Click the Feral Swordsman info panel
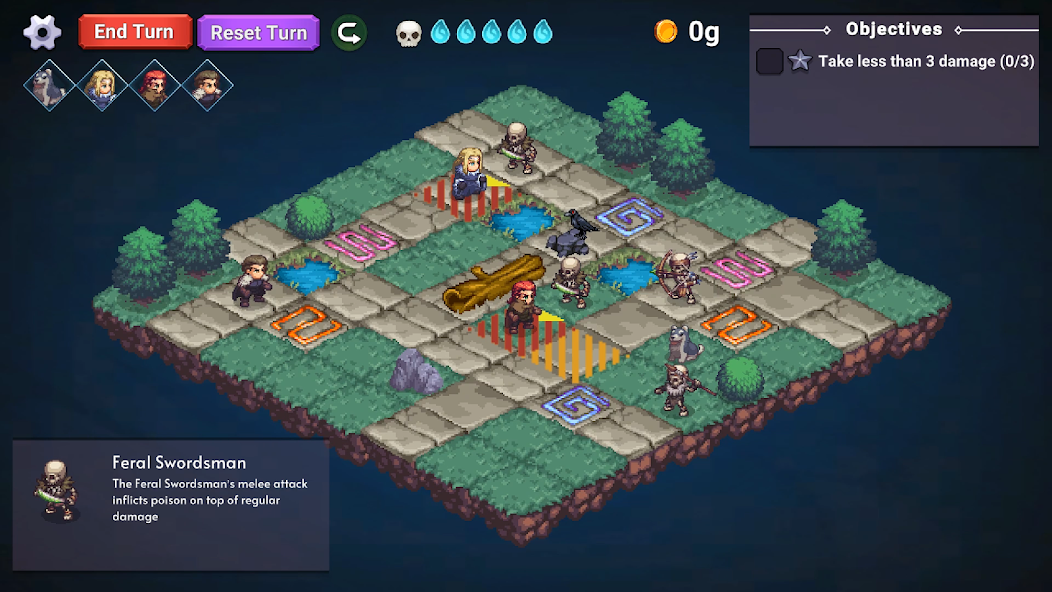Image resolution: width=1052 pixels, height=592 pixels. tap(171, 505)
